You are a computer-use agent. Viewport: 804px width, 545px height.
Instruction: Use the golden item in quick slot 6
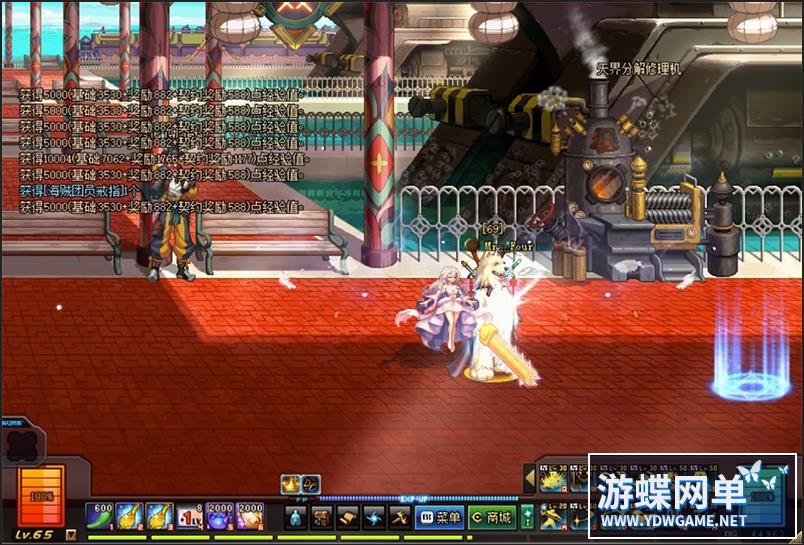pos(250,515)
